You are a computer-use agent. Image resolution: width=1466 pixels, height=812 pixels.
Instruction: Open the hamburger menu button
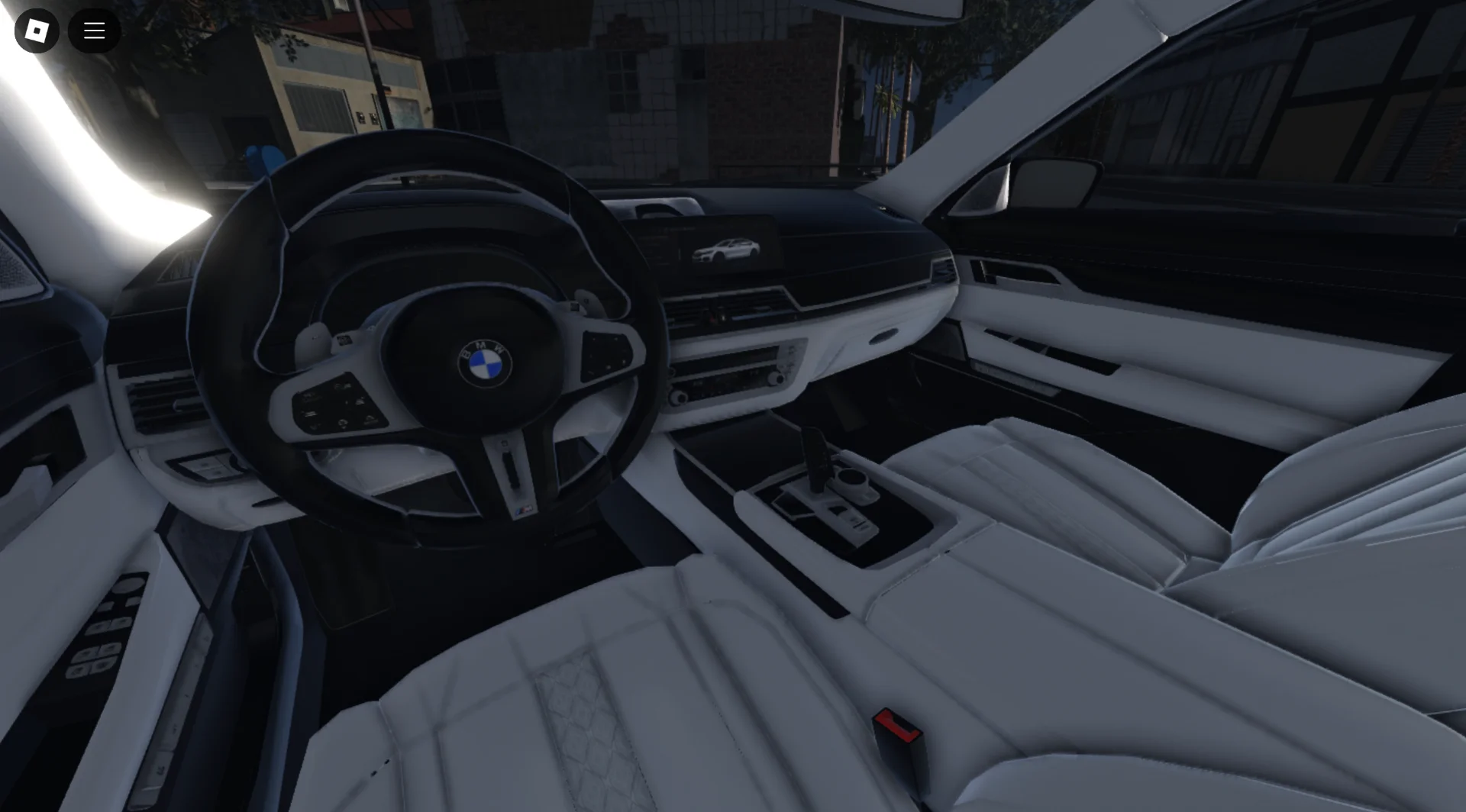(94, 31)
